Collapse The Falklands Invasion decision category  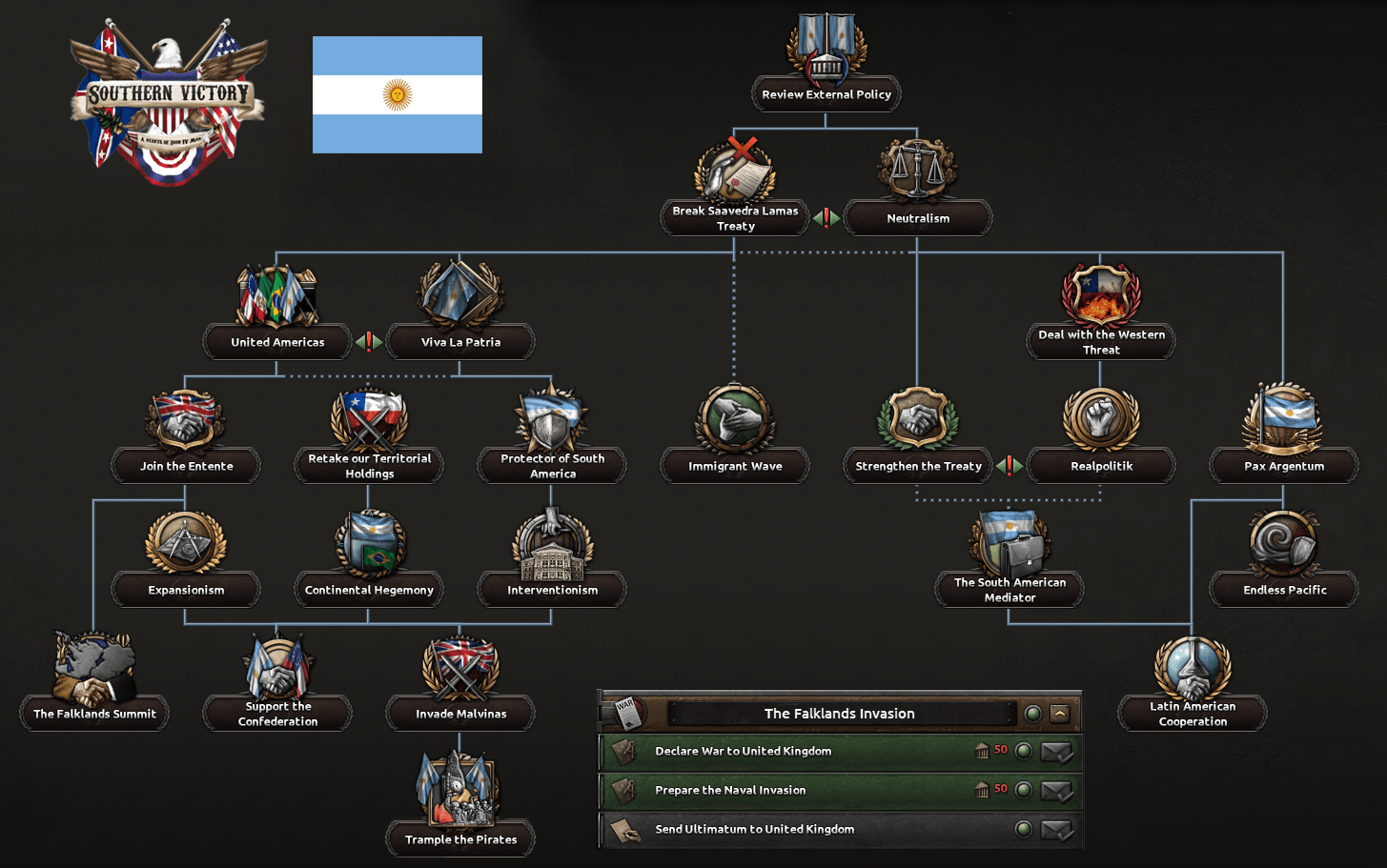click(1059, 713)
